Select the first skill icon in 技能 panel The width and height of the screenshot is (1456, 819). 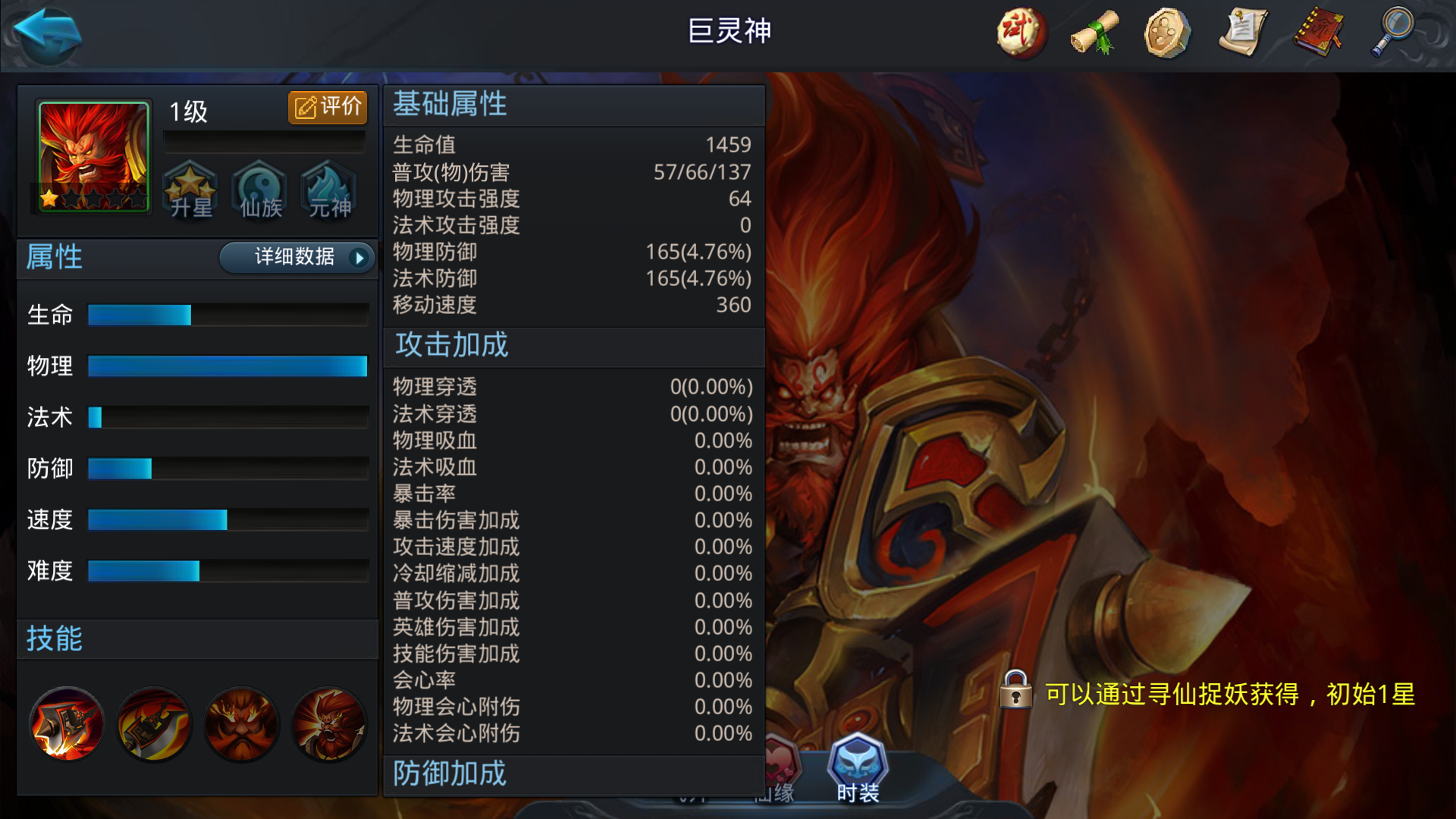pos(67,724)
